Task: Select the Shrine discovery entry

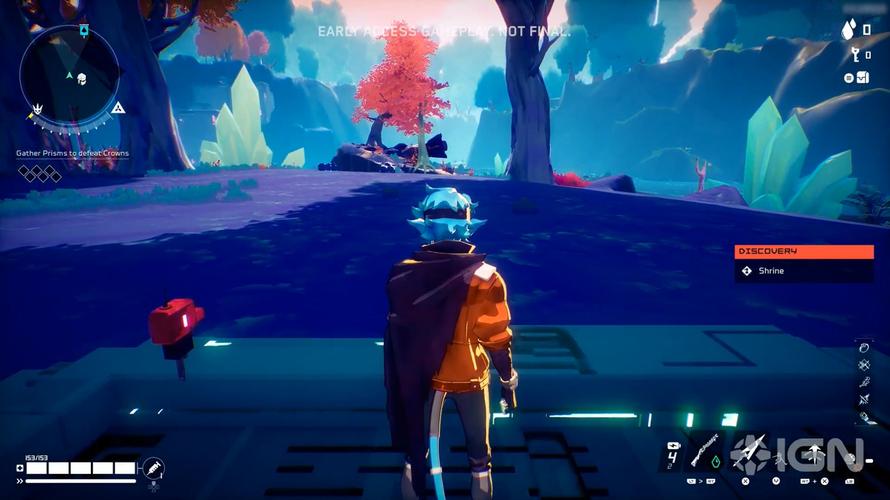Action: (x=804, y=271)
